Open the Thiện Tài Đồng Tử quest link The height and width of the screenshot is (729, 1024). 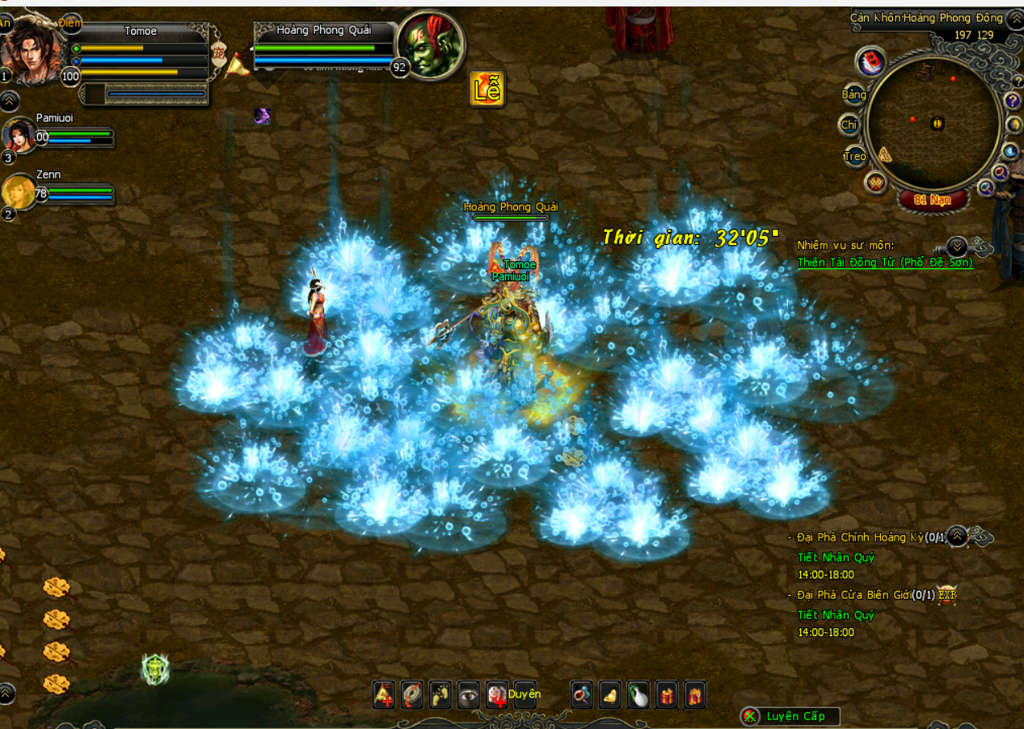click(884, 263)
